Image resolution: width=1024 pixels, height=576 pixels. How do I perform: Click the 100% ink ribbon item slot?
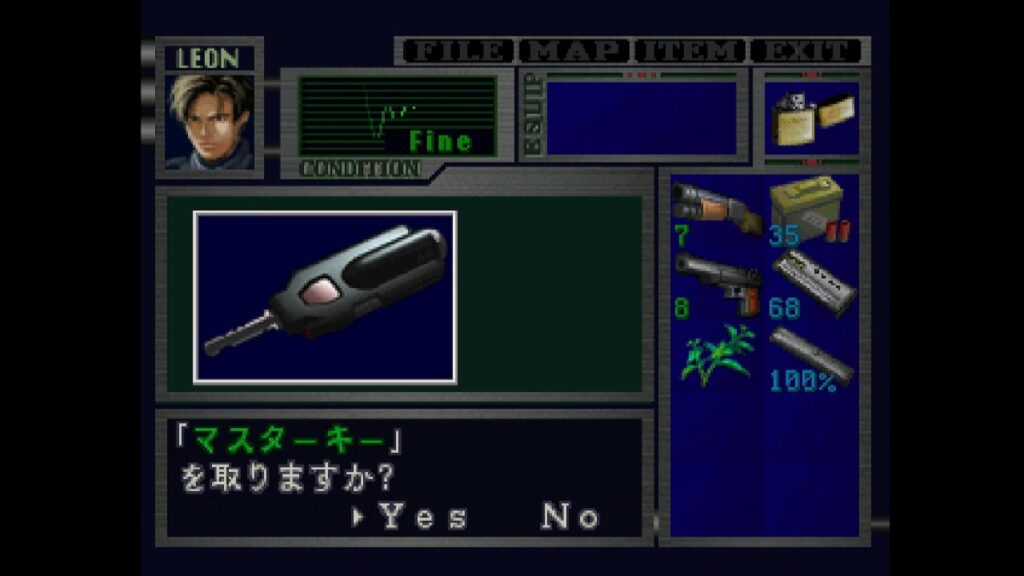coord(810,358)
